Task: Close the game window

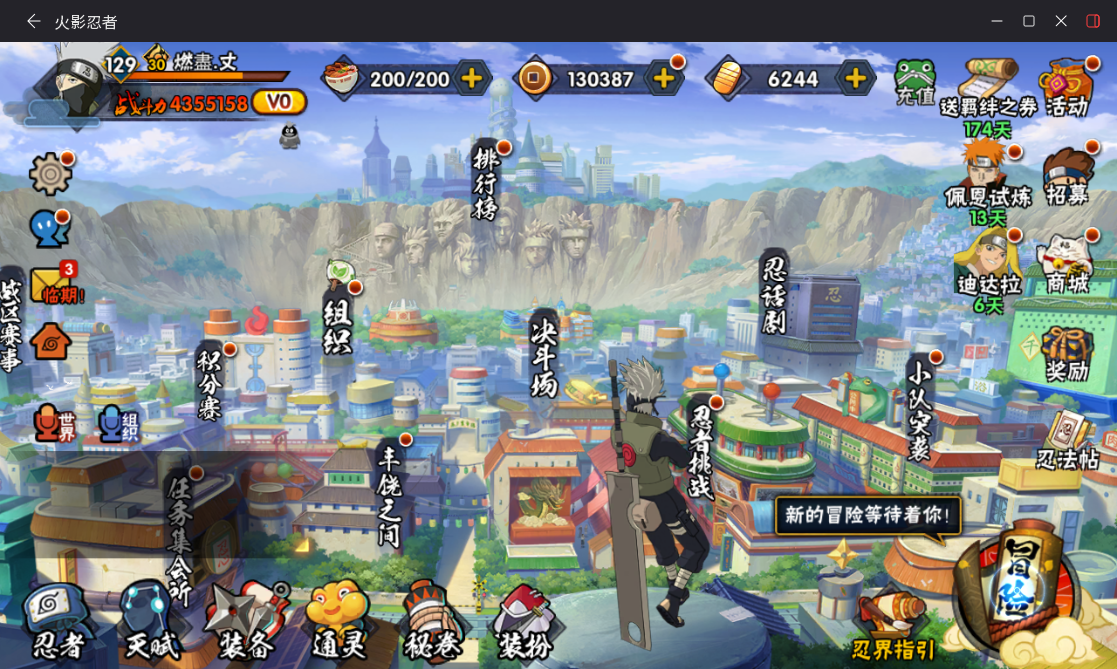Action: [1061, 21]
